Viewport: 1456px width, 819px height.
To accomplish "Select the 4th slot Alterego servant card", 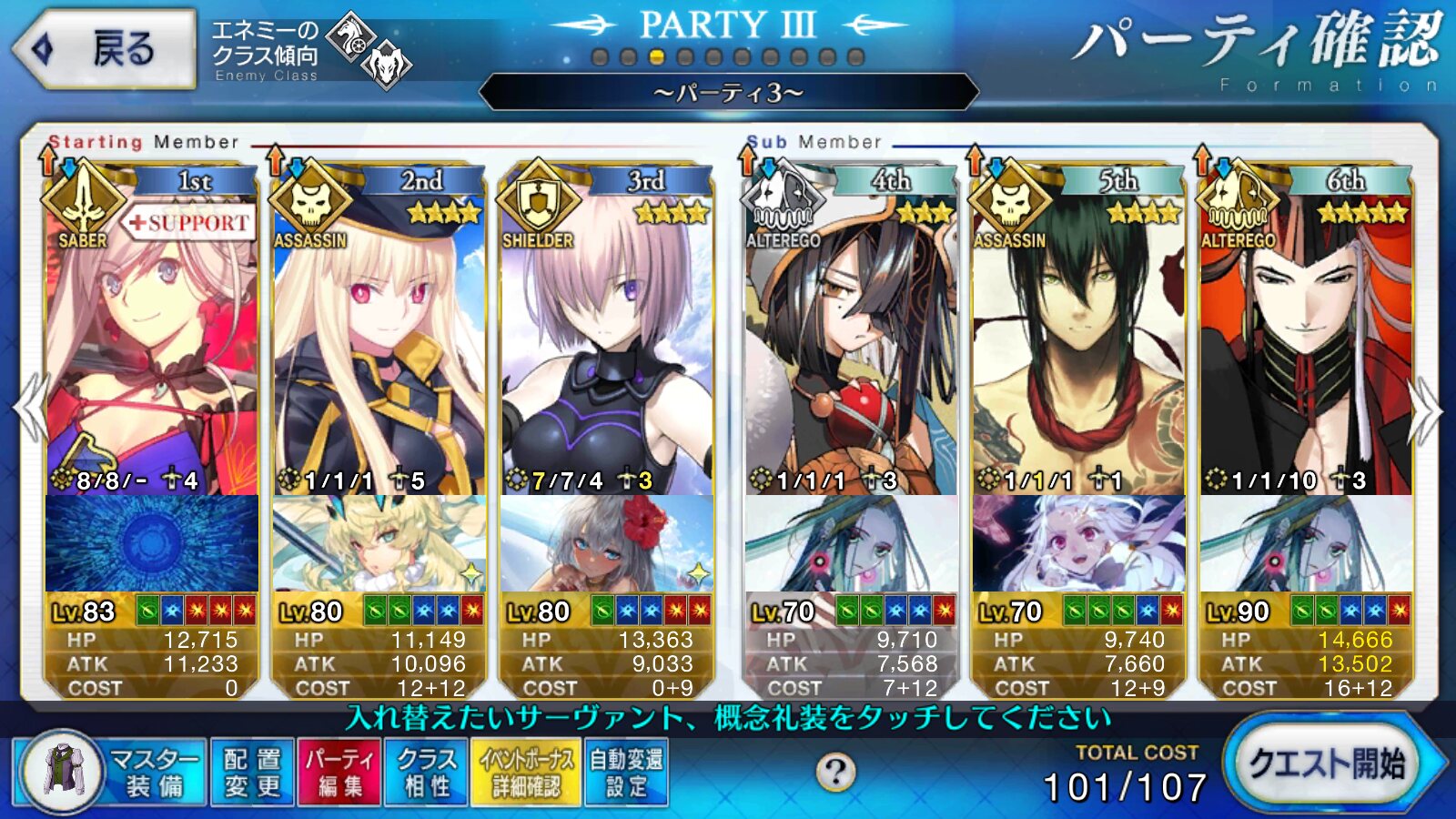I will (x=851, y=346).
